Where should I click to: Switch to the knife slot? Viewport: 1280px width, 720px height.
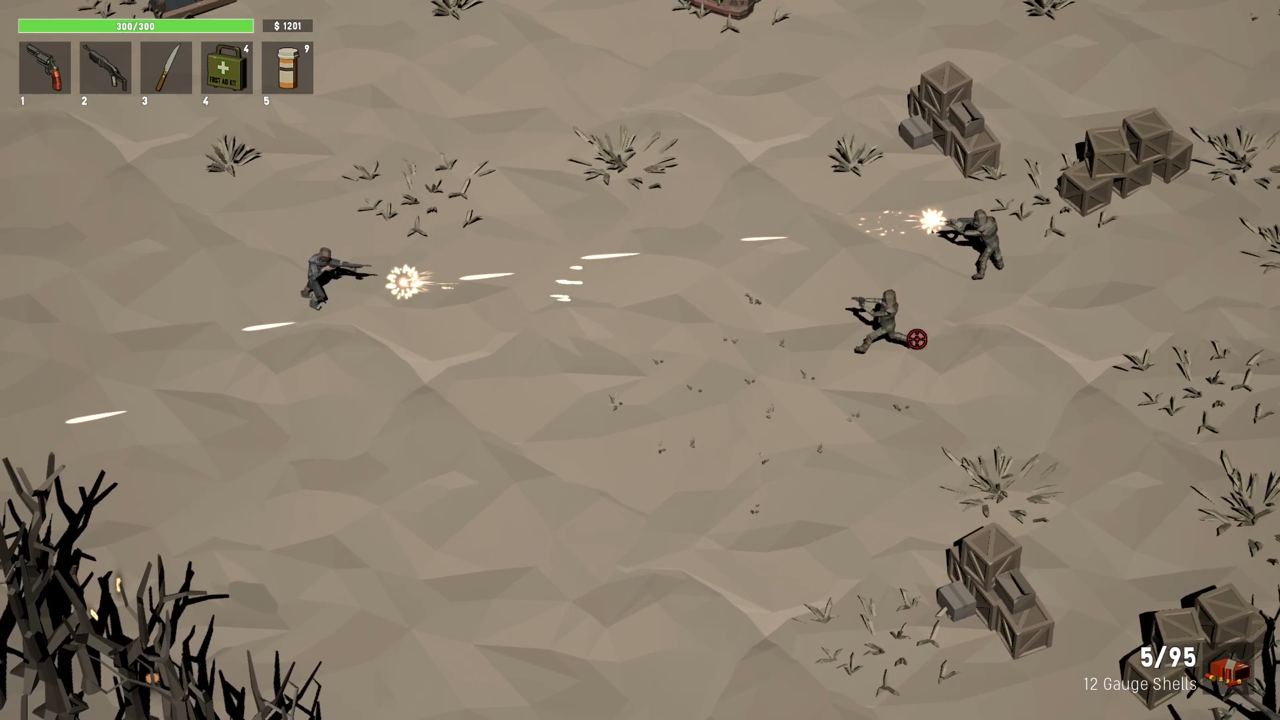(x=166, y=68)
